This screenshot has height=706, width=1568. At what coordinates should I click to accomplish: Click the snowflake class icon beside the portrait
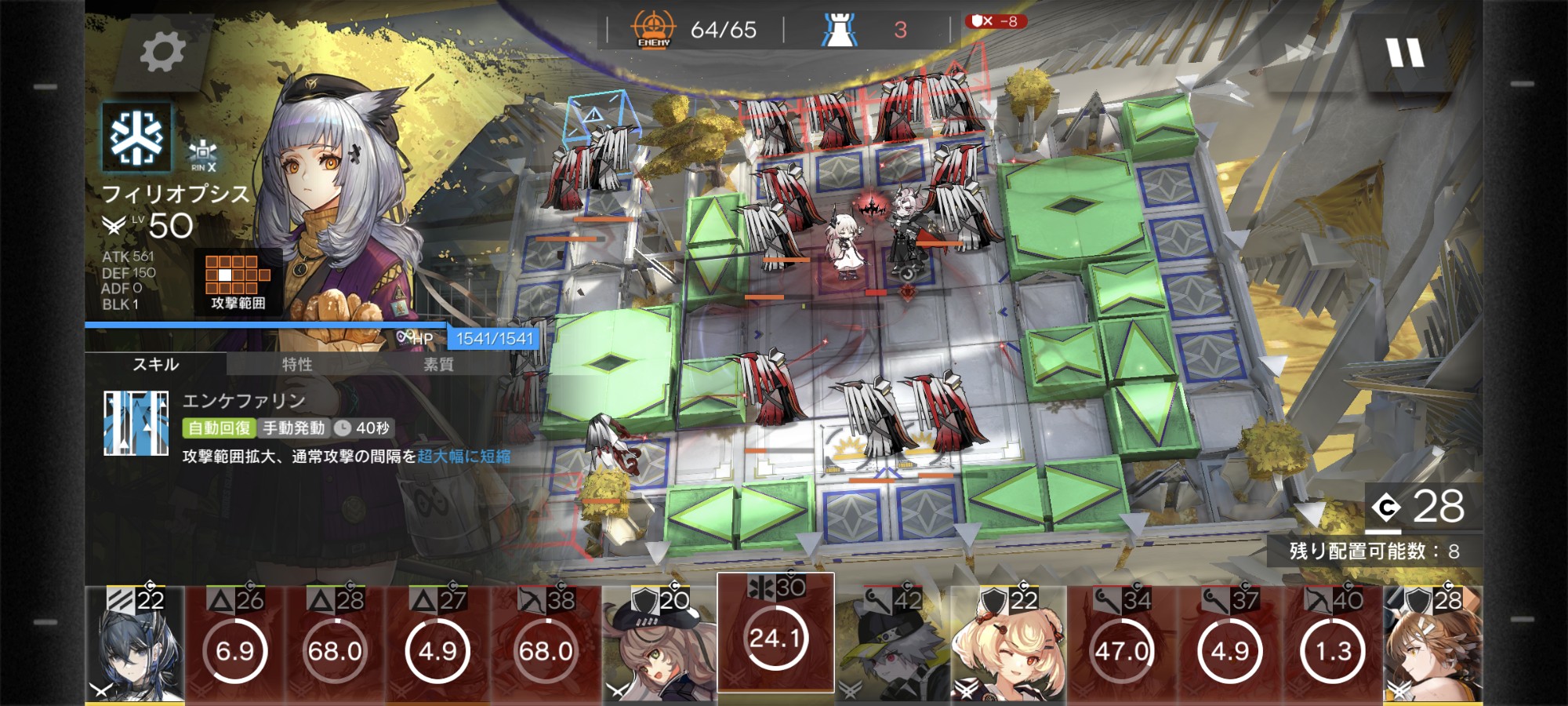[136, 138]
